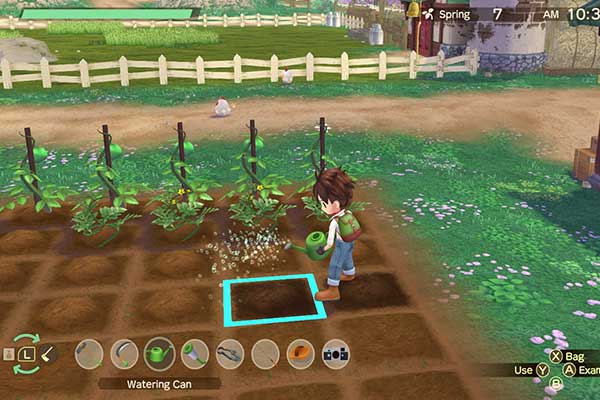Select the fishing rod tool slot
Image resolution: width=600 pixels, height=400 pixels.
tap(265, 353)
